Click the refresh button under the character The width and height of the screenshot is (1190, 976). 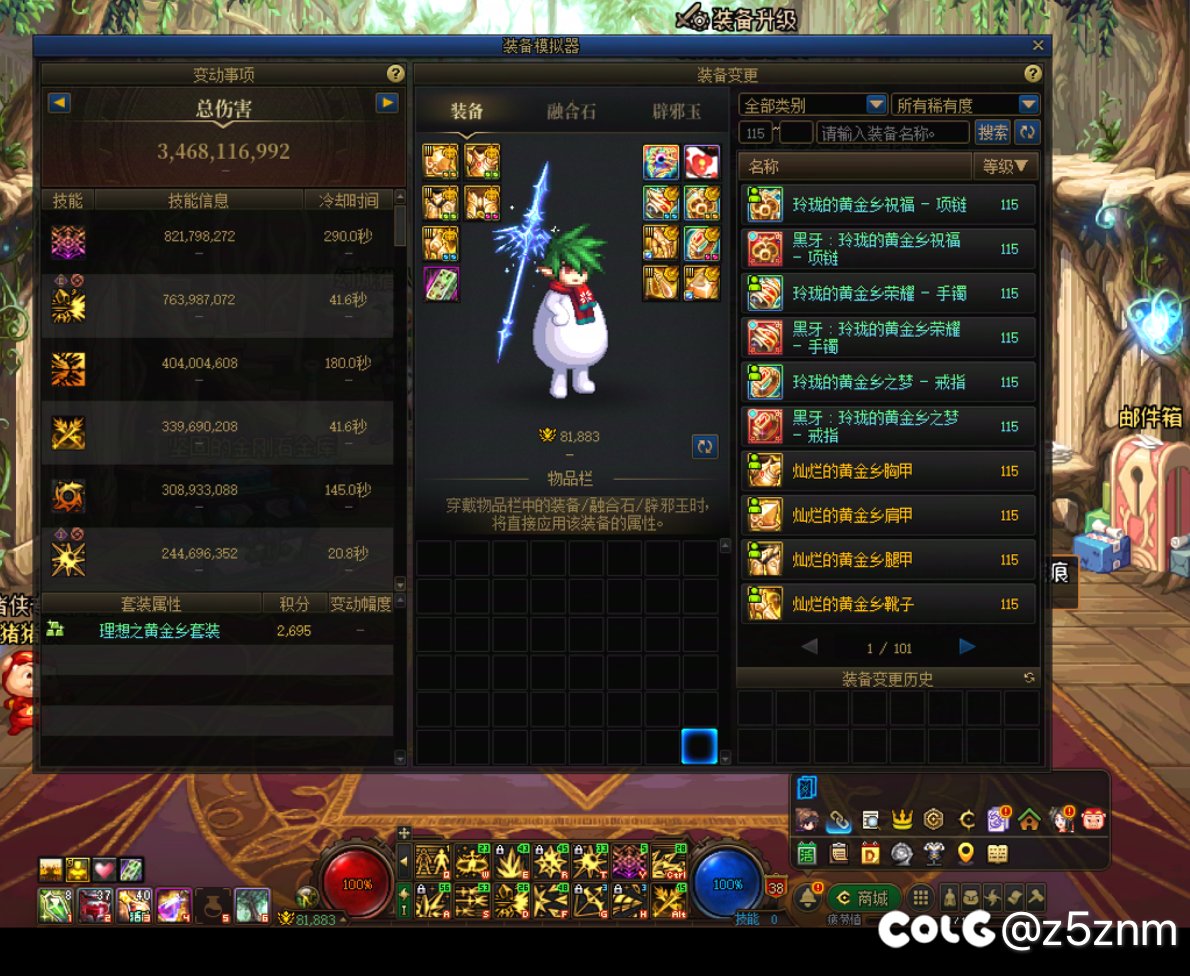pos(705,446)
